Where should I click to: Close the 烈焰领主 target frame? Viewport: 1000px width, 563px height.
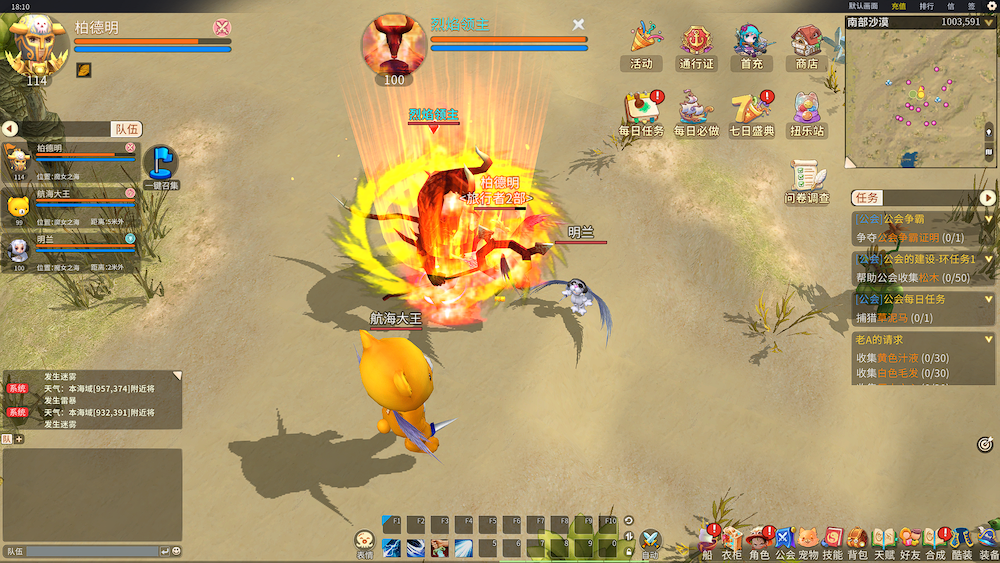pos(578,24)
